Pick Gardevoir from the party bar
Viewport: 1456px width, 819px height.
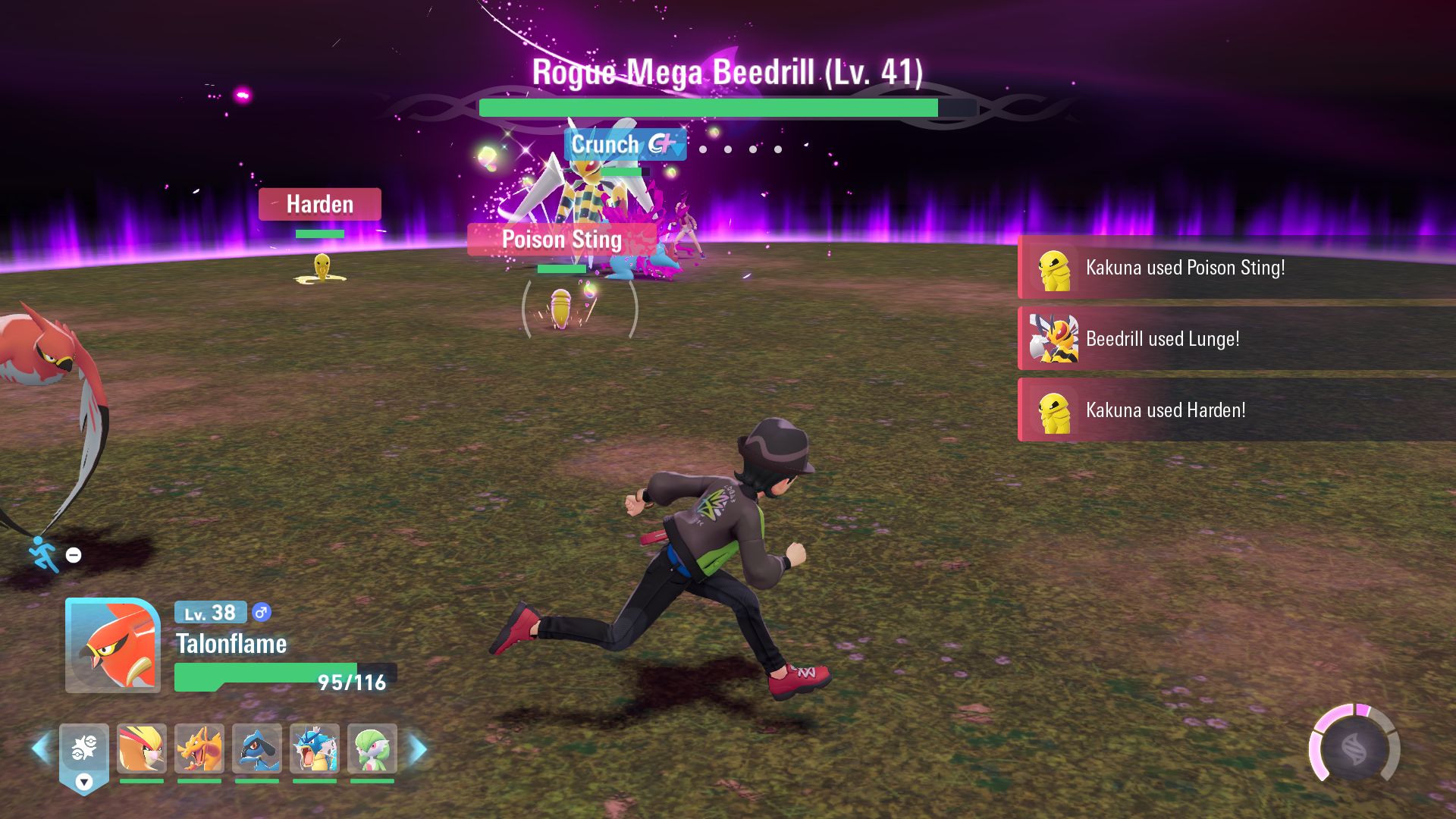pos(372,748)
